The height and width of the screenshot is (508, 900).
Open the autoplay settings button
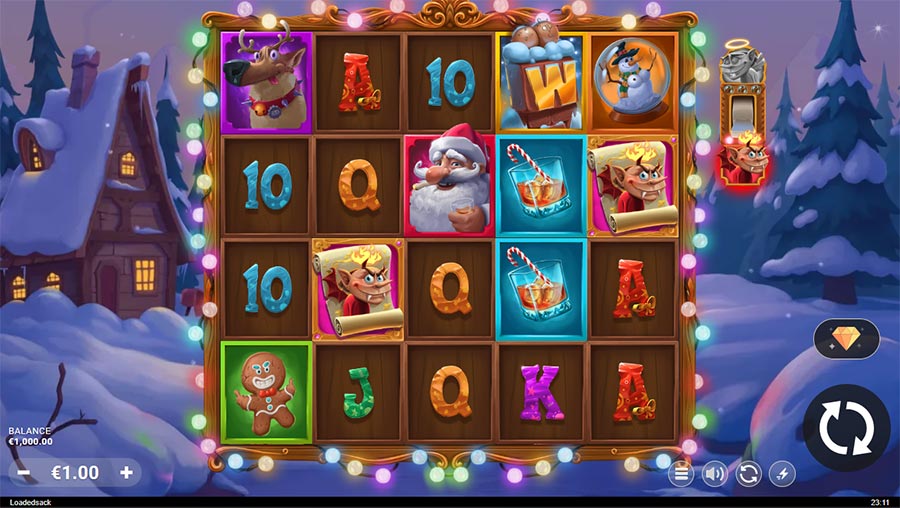tap(748, 474)
